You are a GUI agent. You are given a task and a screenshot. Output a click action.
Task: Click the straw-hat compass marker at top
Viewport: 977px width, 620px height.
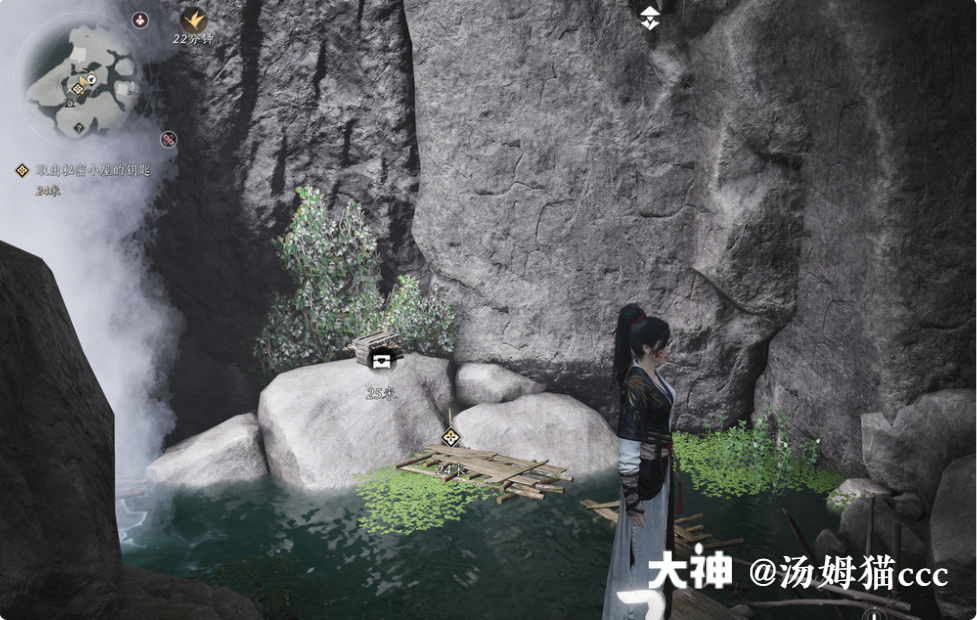(x=650, y=16)
